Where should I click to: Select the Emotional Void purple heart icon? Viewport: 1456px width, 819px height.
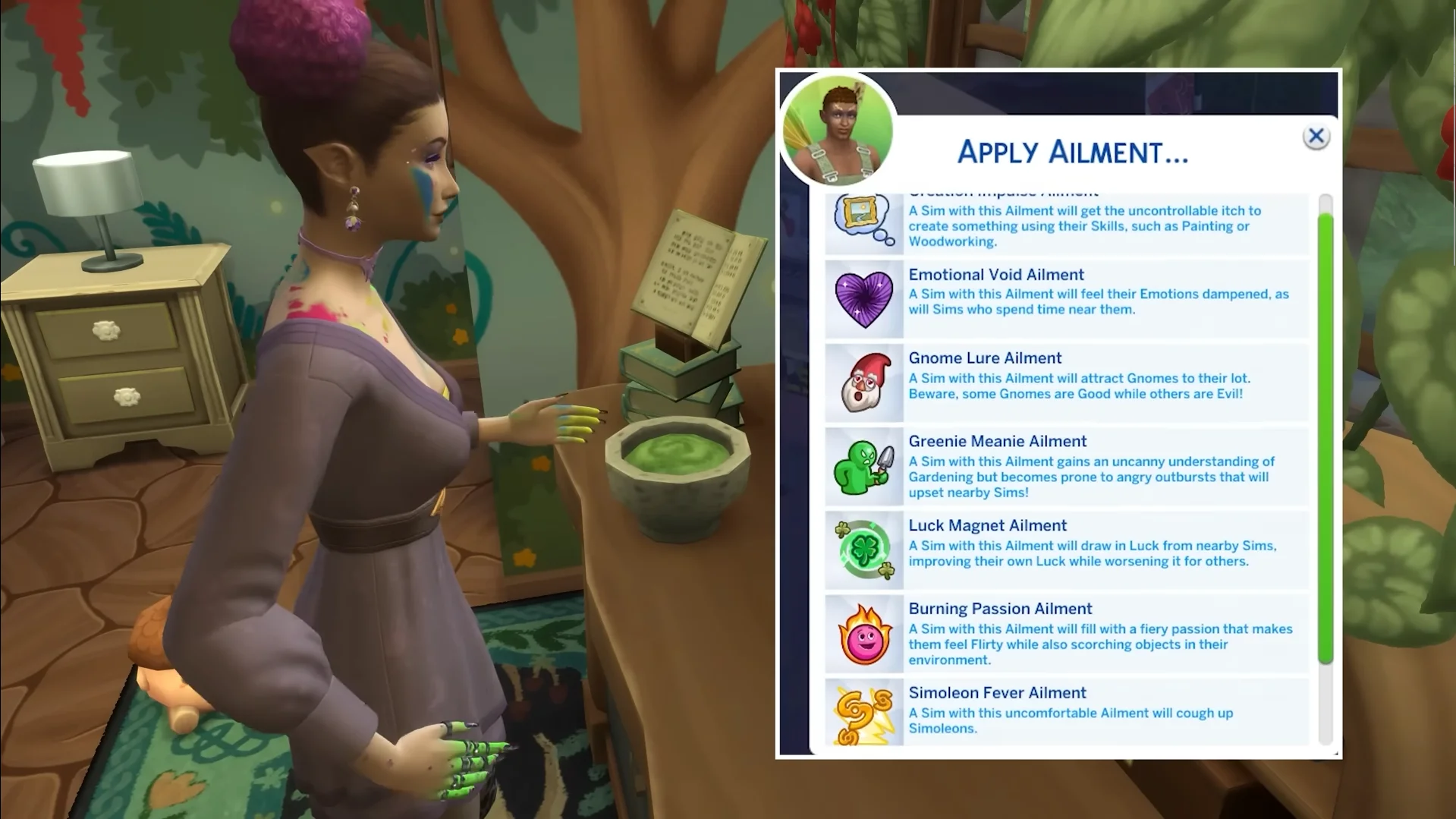(x=863, y=298)
